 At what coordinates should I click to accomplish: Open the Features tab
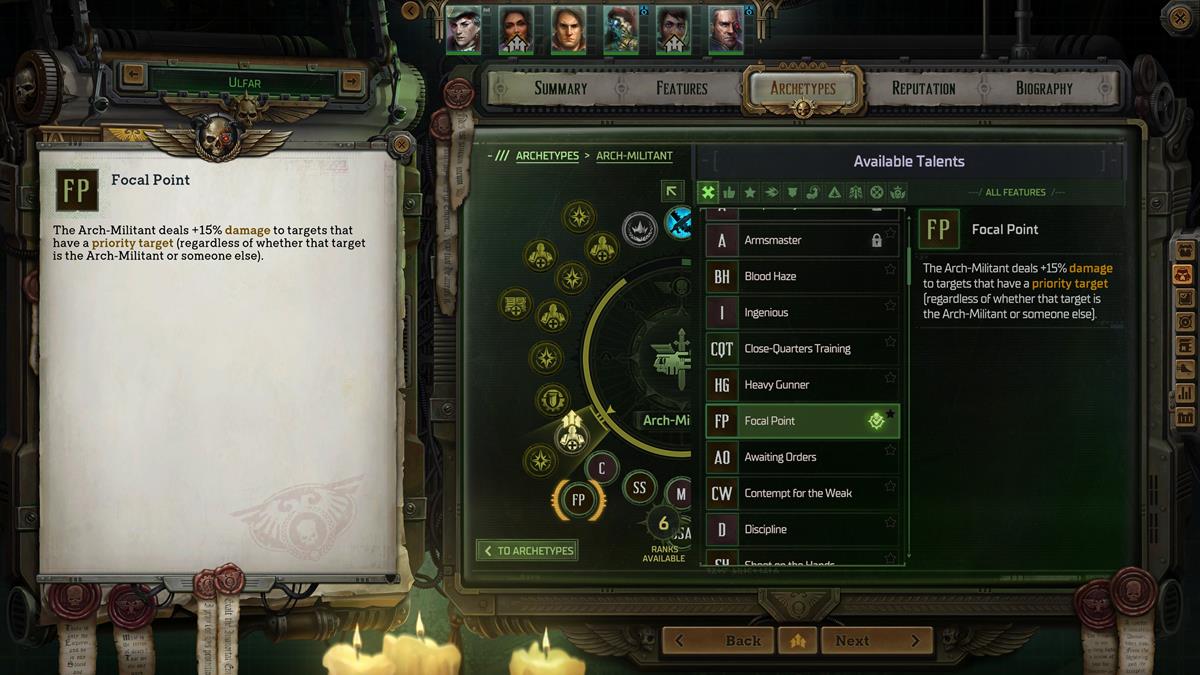click(682, 88)
